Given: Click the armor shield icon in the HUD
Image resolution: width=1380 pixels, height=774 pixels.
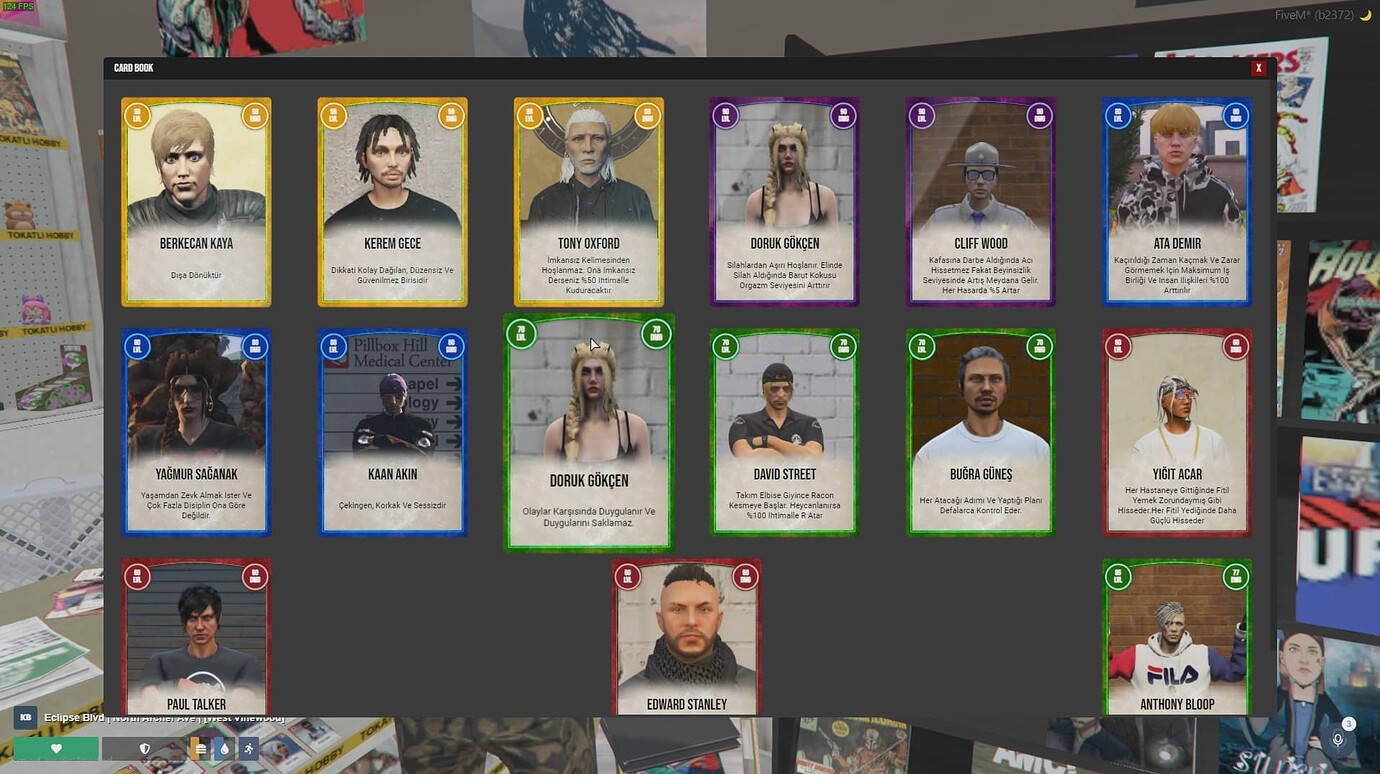Looking at the screenshot, I should [145, 747].
